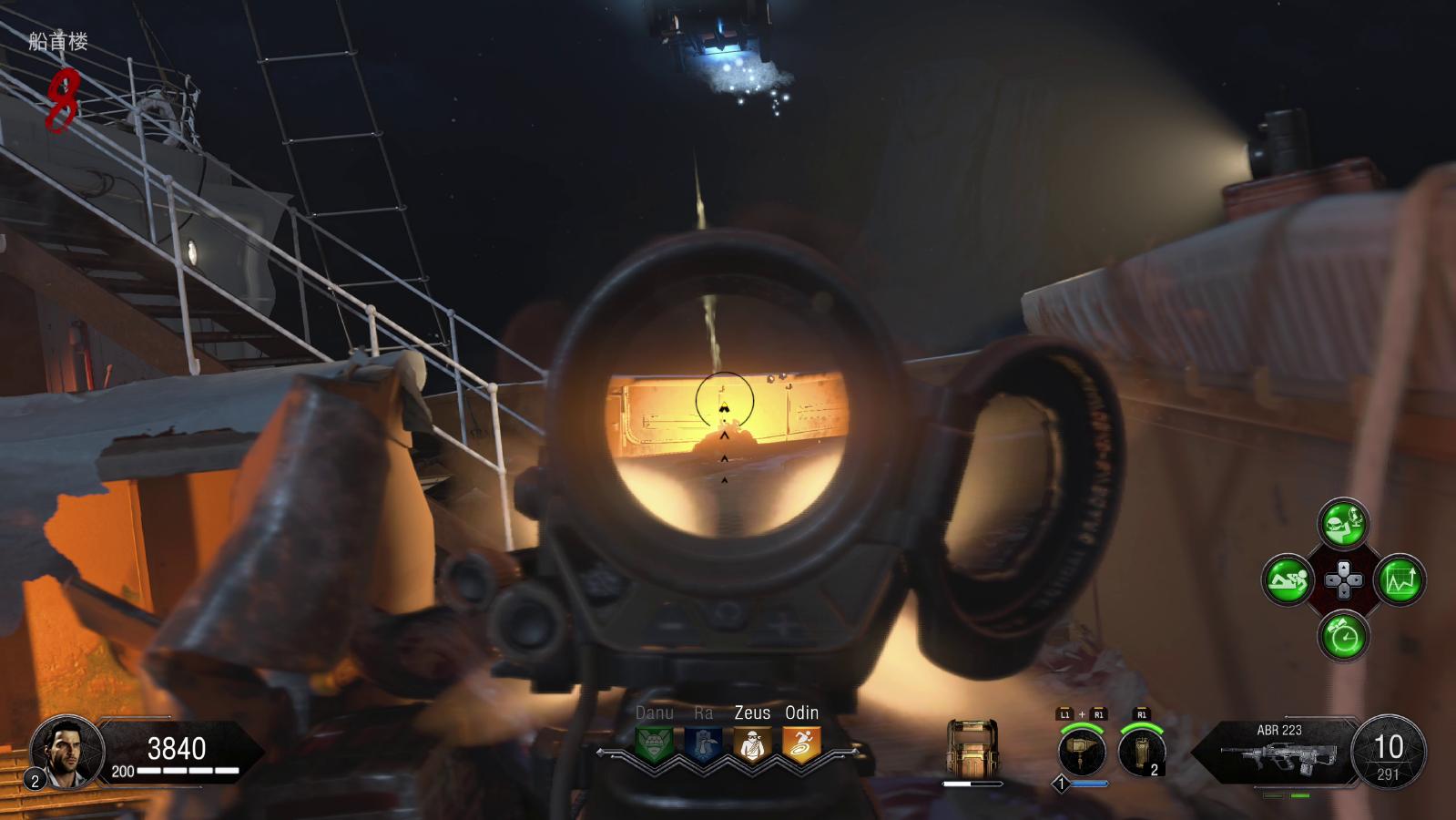This screenshot has width=1456, height=820.
Task: Activate the left green elixir icon
Action: click(1288, 579)
